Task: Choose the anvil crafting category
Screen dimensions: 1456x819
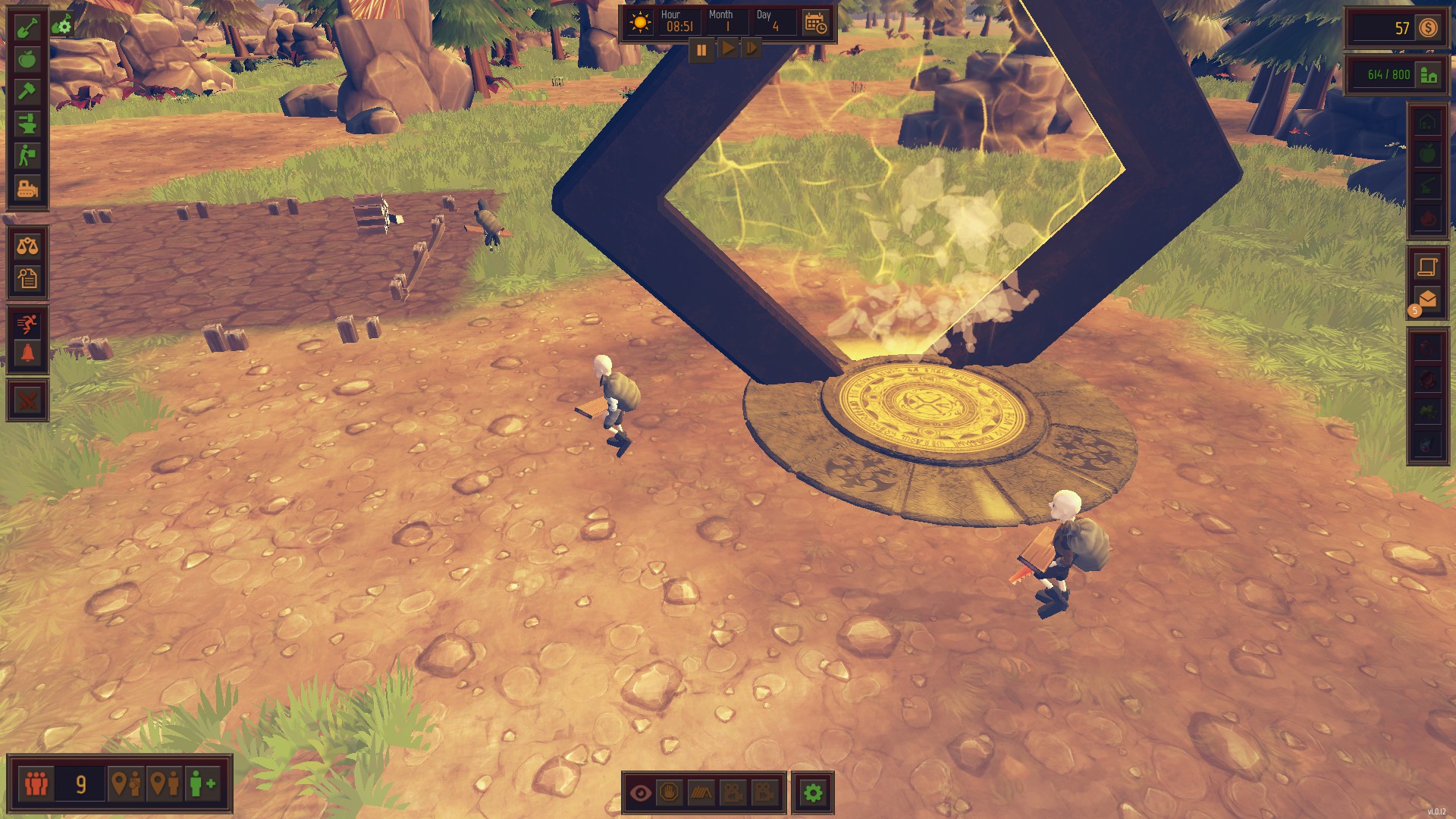Action: point(27,124)
